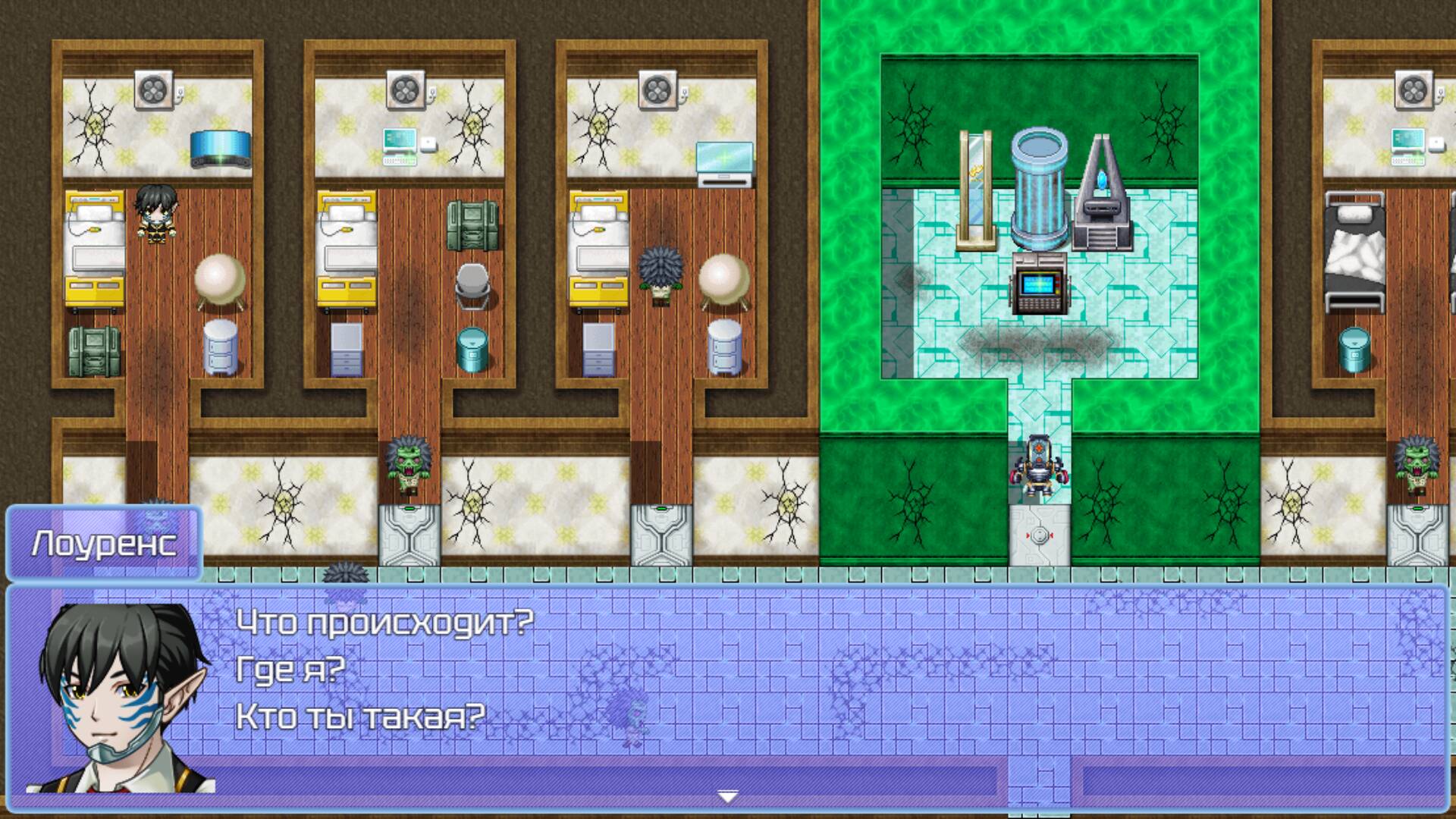The height and width of the screenshot is (819, 1456).
Task: Click the teal barrel beside the middle bed
Action: point(472,349)
